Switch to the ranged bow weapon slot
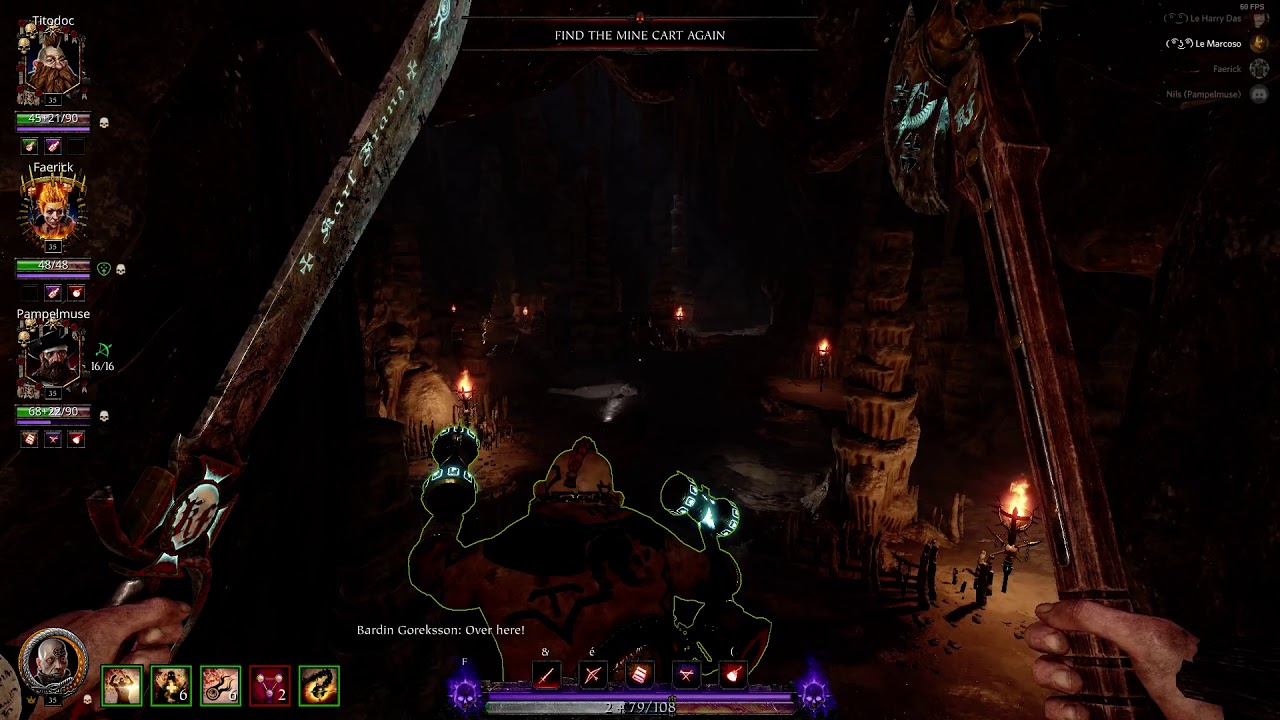Screen dimensions: 1280x720 593,676
